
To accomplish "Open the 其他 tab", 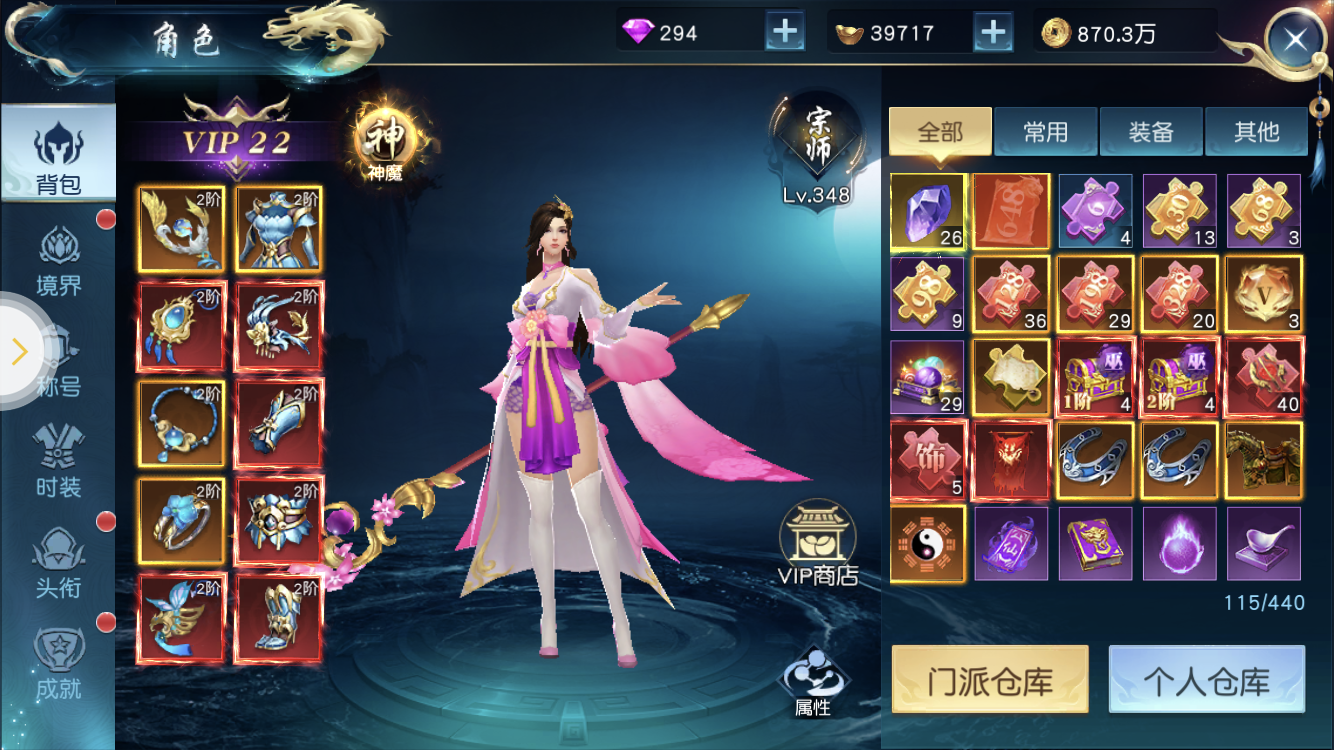I will (x=1257, y=131).
